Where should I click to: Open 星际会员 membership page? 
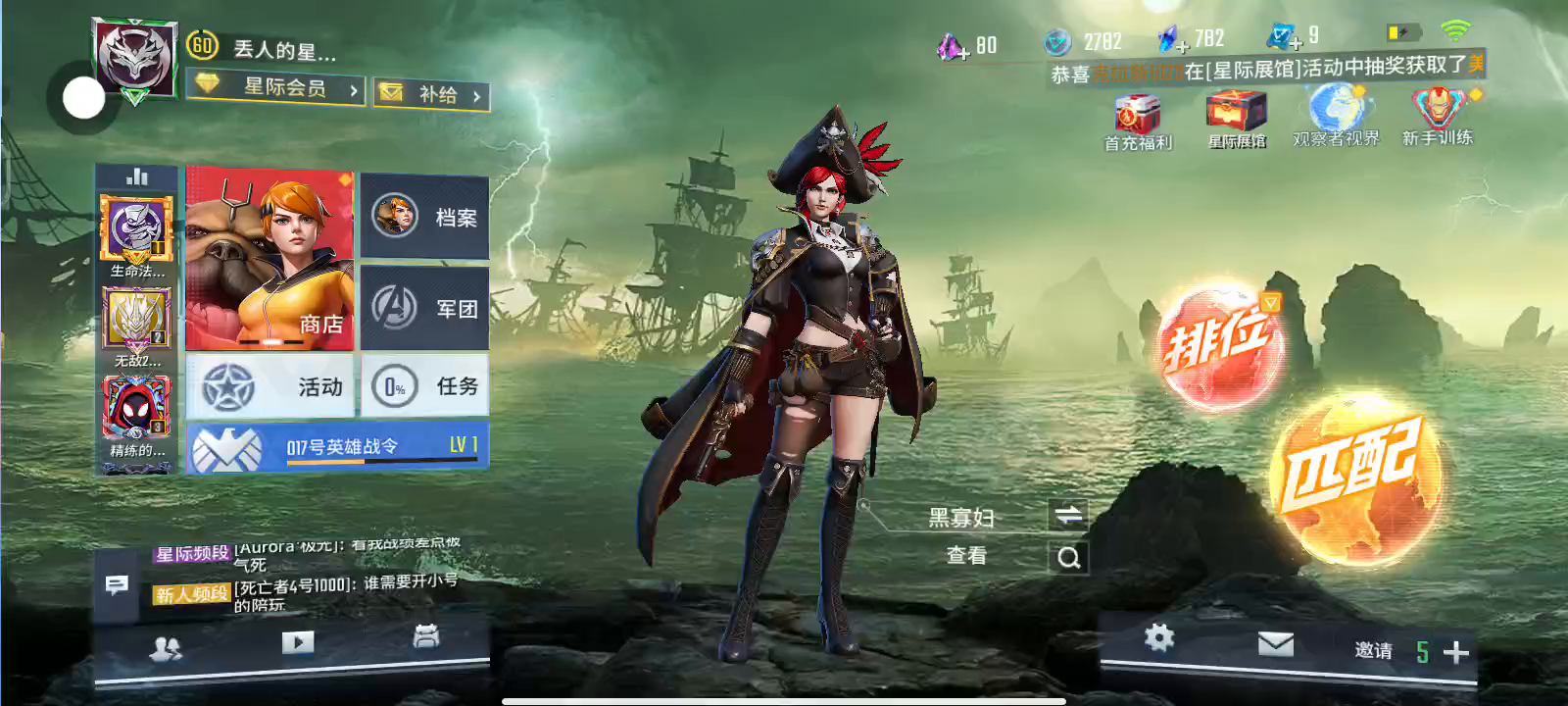(276, 88)
